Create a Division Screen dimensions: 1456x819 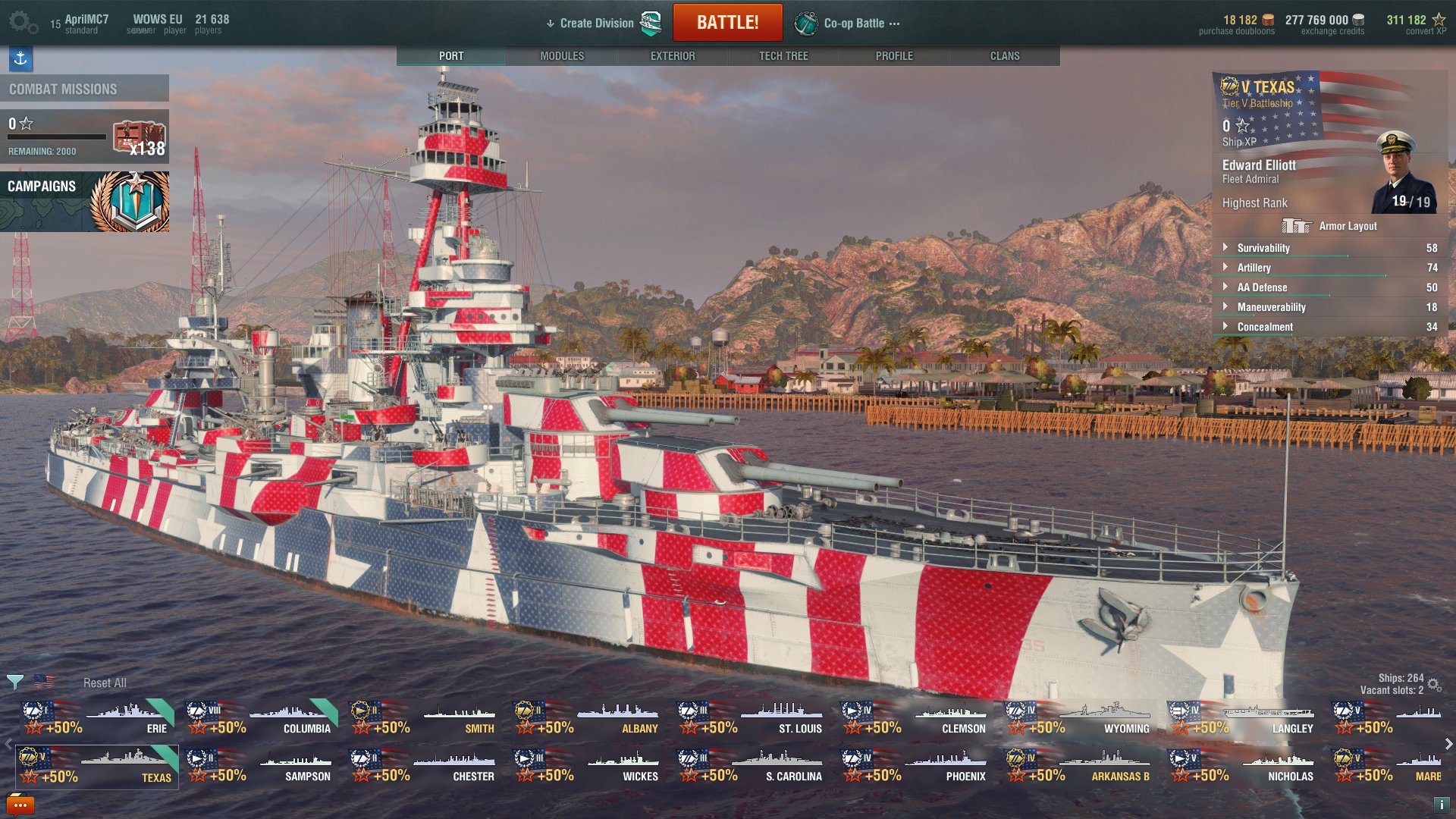(x=596, y=24)
